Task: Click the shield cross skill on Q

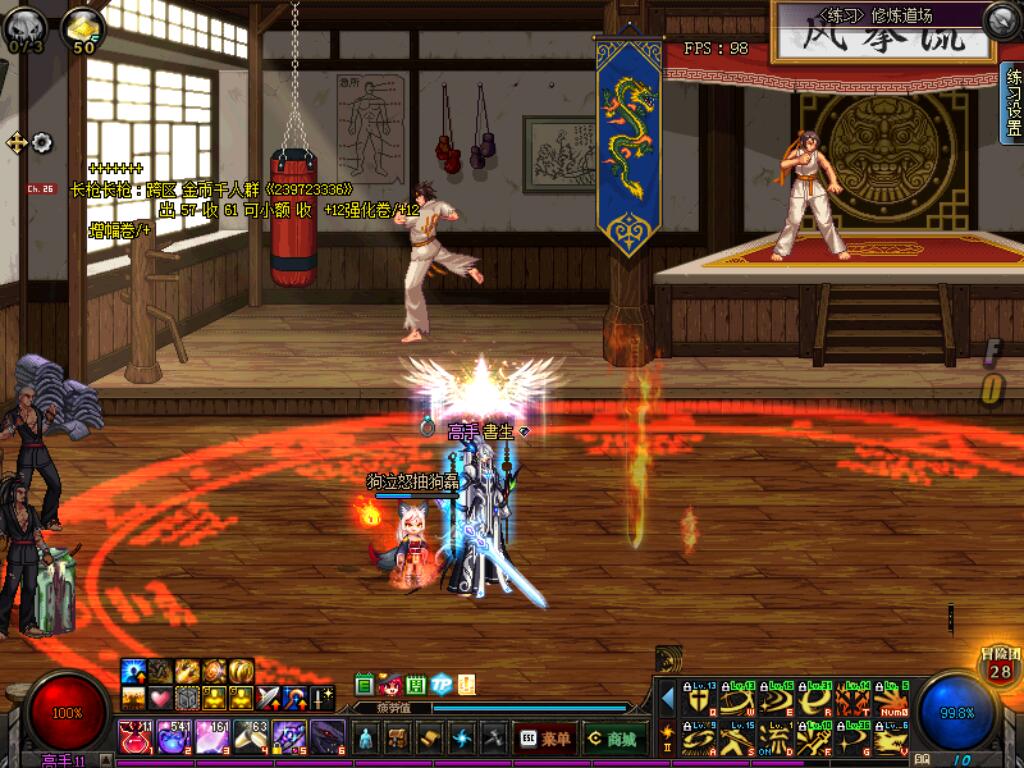Action: (697, 699)
